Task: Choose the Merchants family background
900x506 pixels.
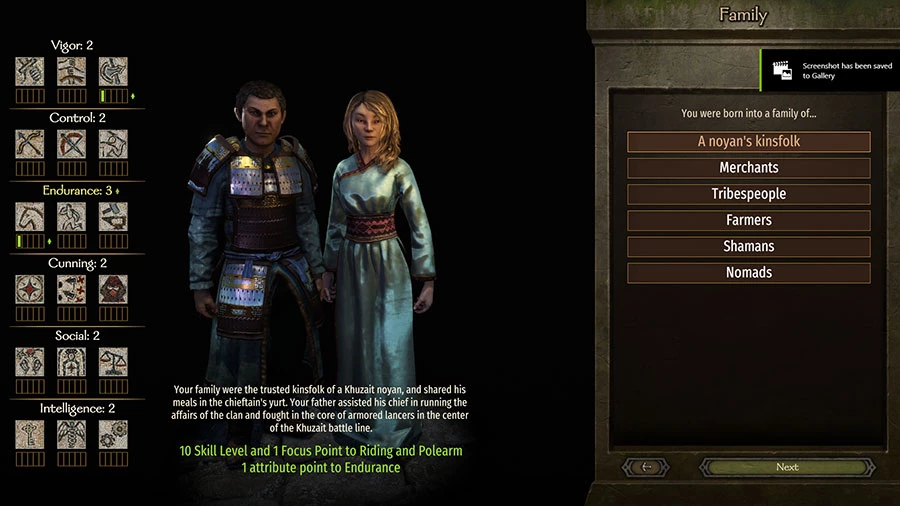Action: point(748,168)
